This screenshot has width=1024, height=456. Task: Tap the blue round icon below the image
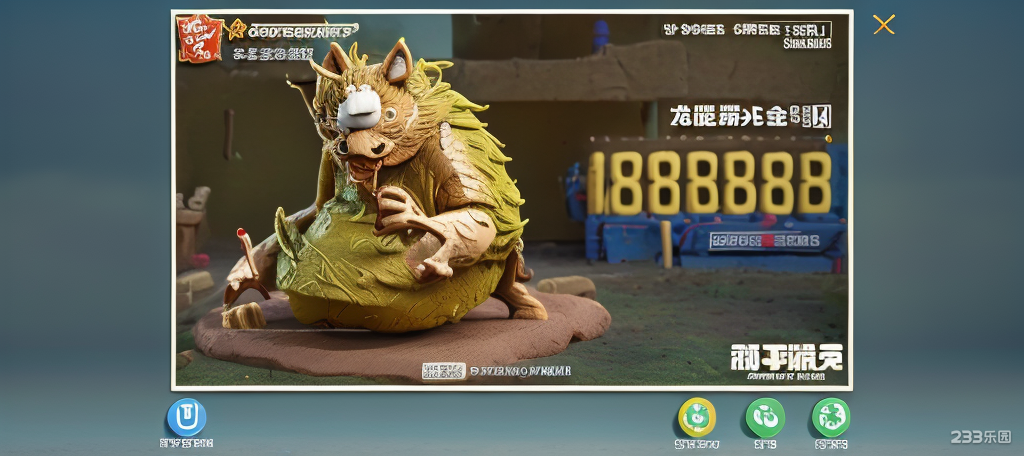(x=186, y=417)
